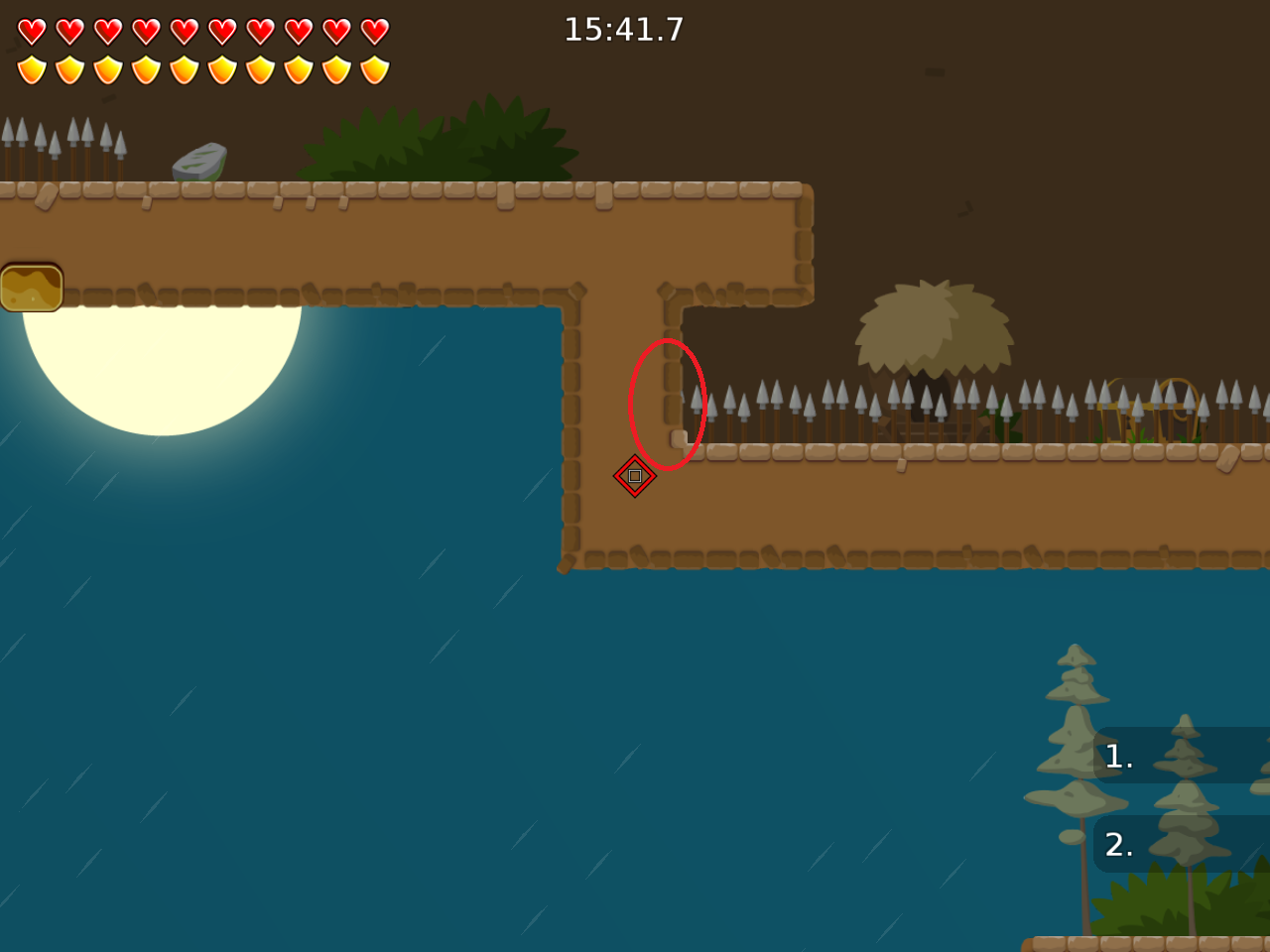Select the first golden shield icon
The width and height of the screenshot is (1270, 952).
(x=31, y=67)
